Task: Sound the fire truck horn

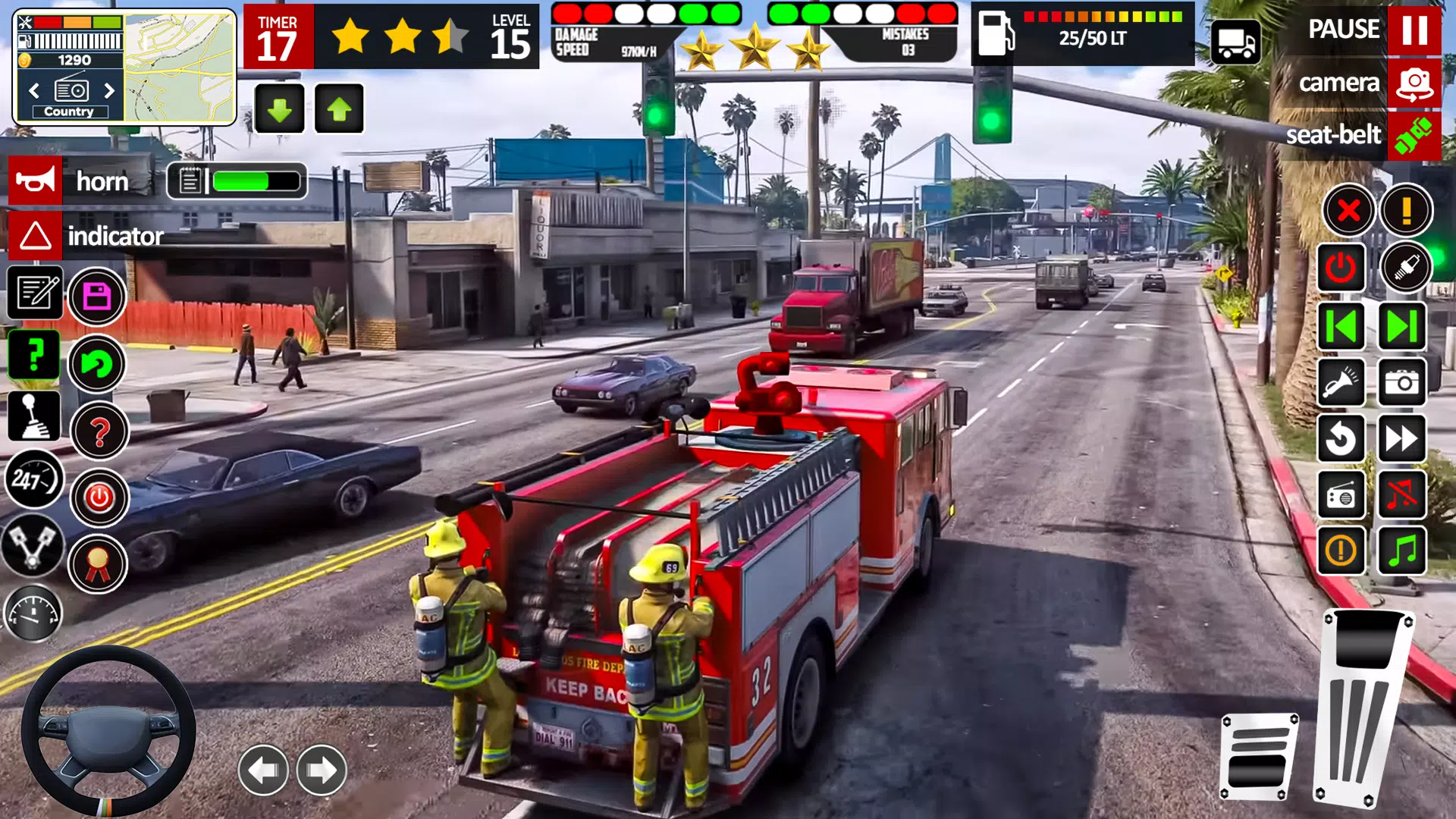Action: [x=34, y=180]
